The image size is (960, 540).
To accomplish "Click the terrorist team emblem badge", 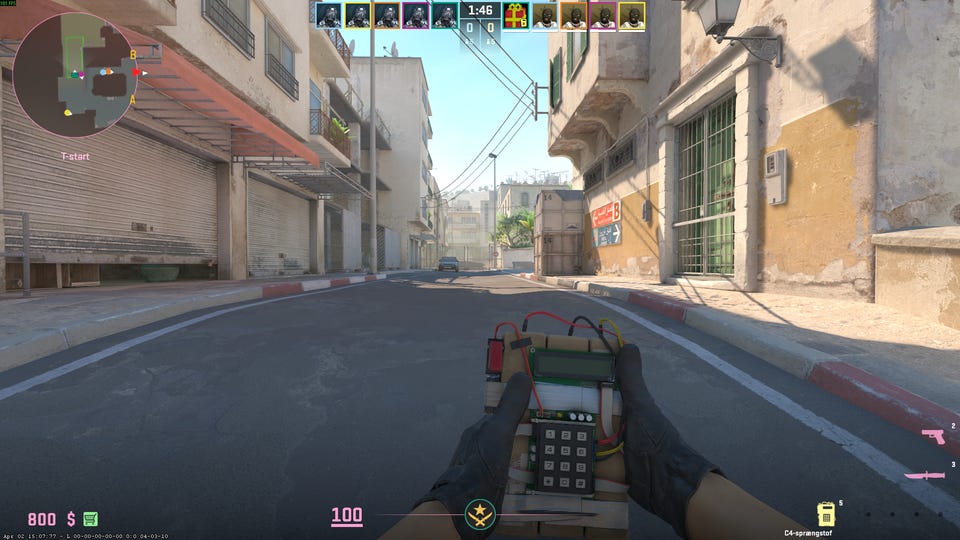I will 479,517.
